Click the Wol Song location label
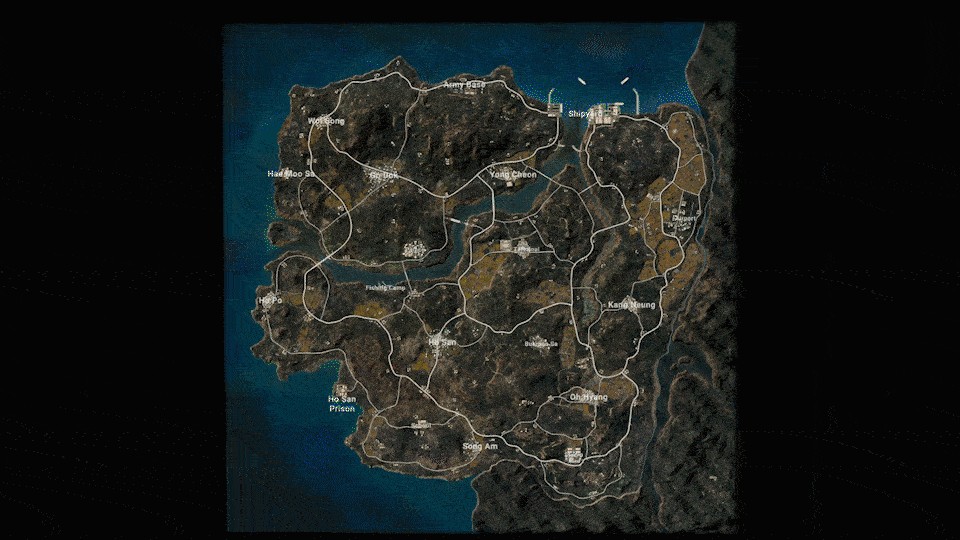 (325, 121)
